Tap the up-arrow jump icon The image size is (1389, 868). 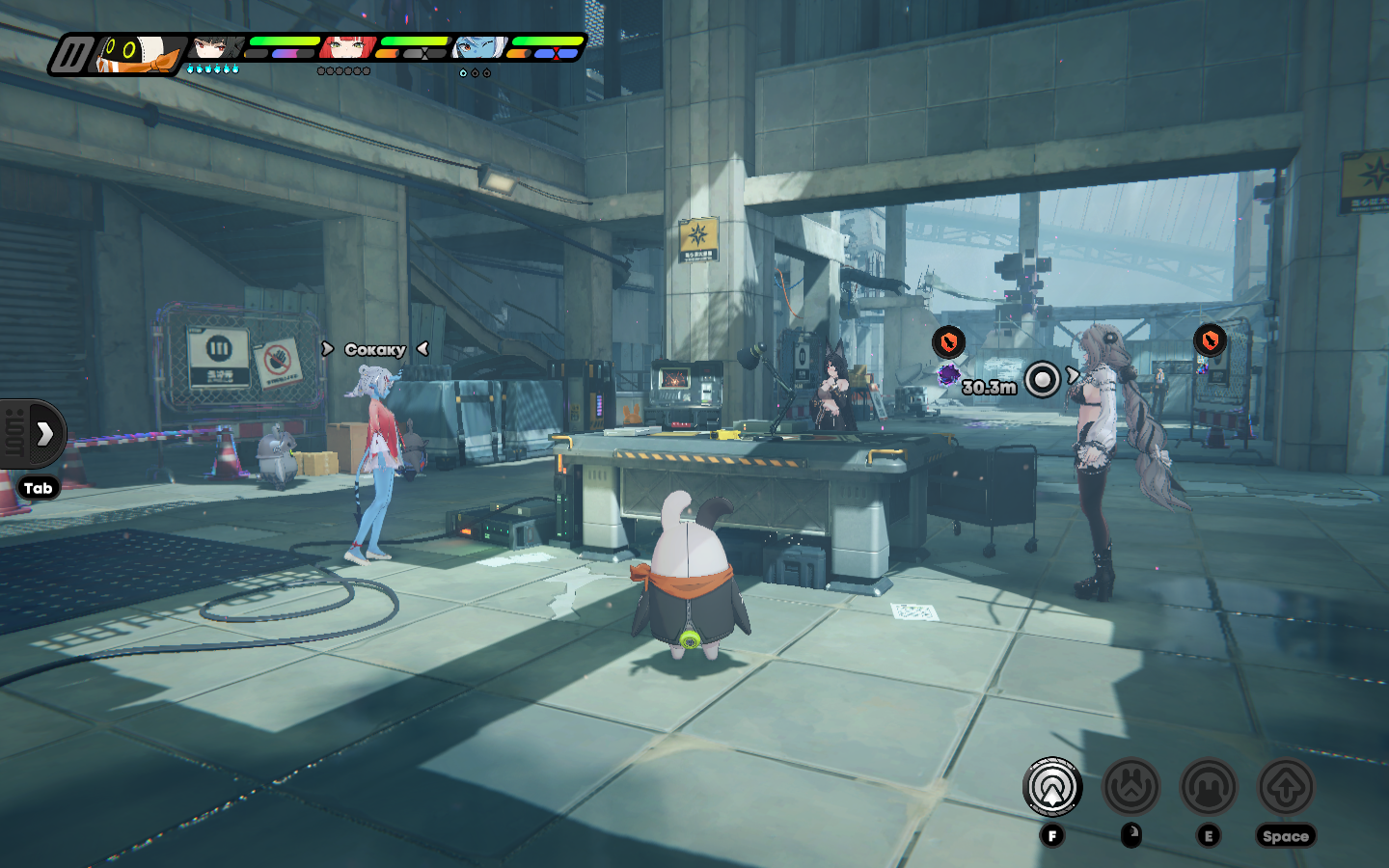[1286, 787]
